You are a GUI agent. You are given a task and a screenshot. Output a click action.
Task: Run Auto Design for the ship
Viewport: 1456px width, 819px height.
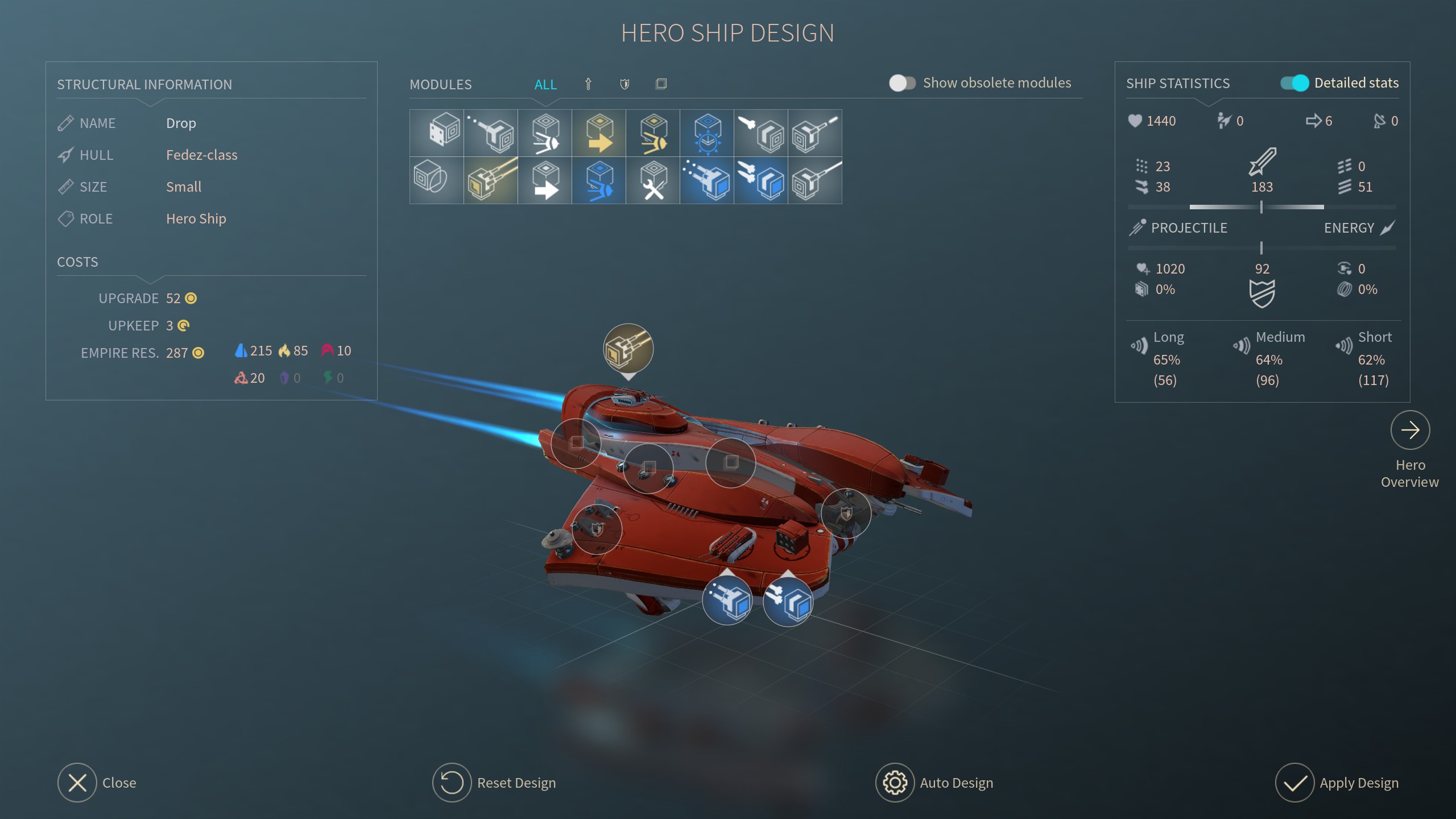tap(895, 783)
